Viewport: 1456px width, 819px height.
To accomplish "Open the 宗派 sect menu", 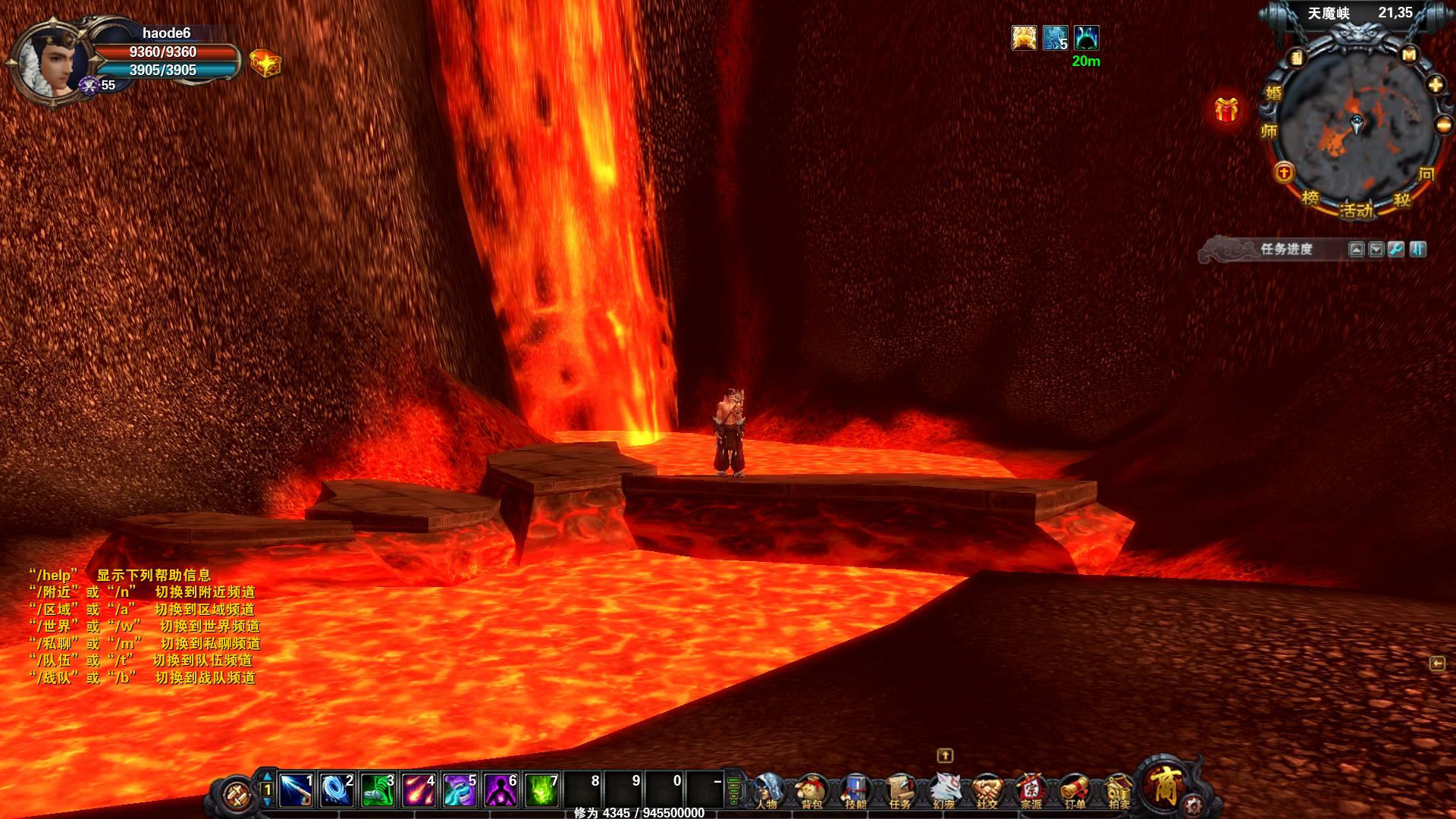I will (1031, 791).
